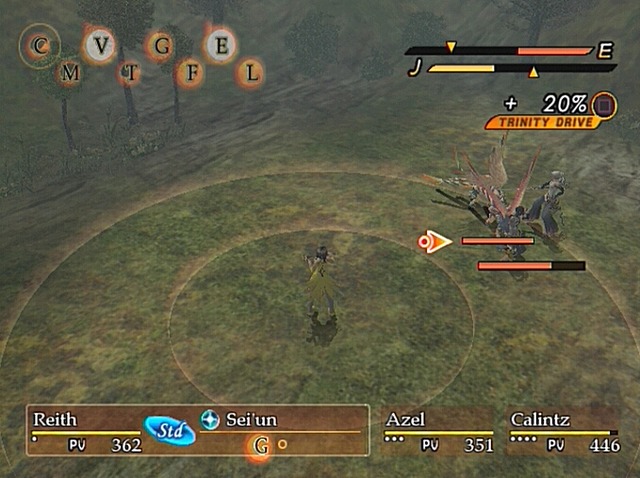
Task: Click the C orb
Action: coord(41,46)
